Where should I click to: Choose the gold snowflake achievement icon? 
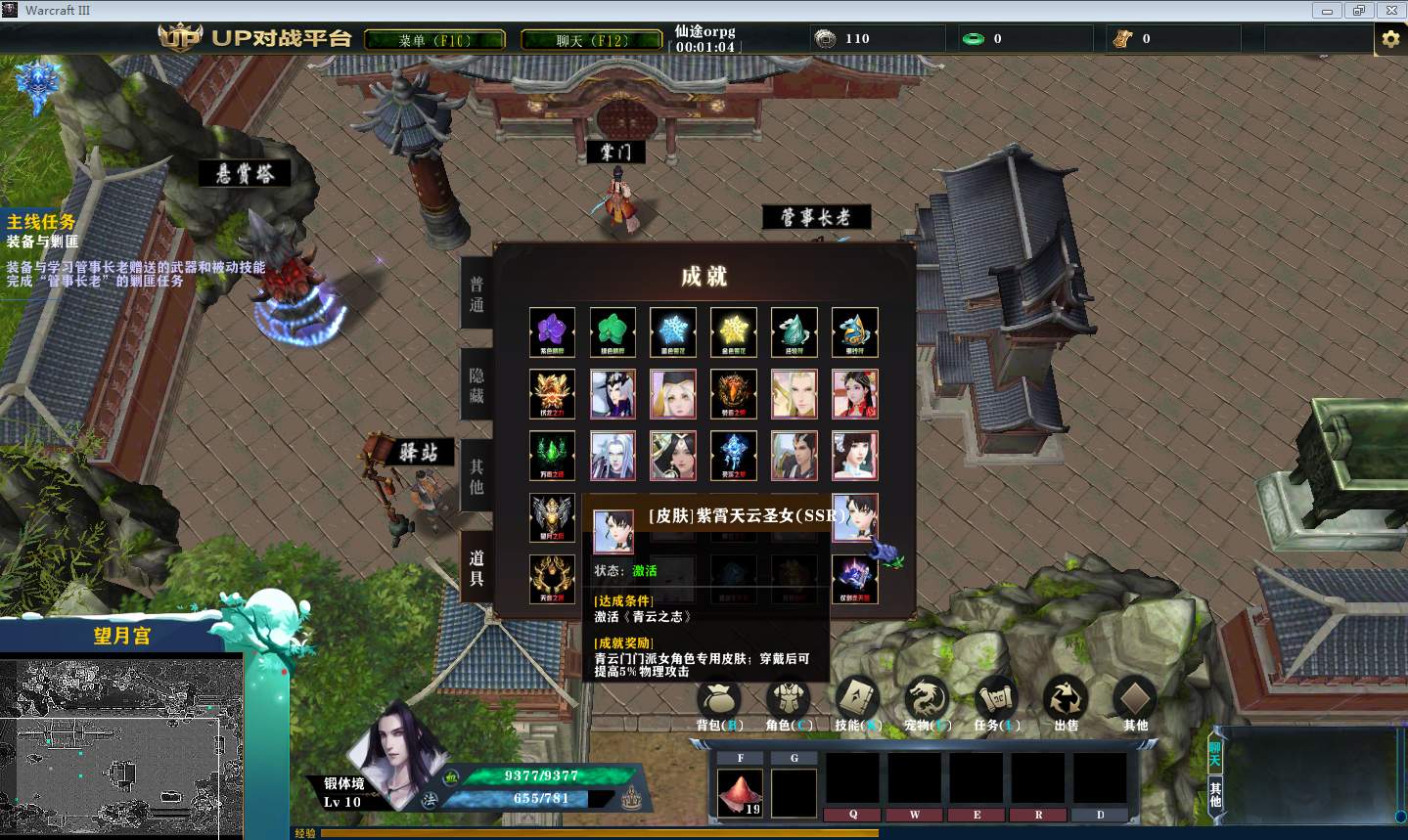(x=734, y=332)
